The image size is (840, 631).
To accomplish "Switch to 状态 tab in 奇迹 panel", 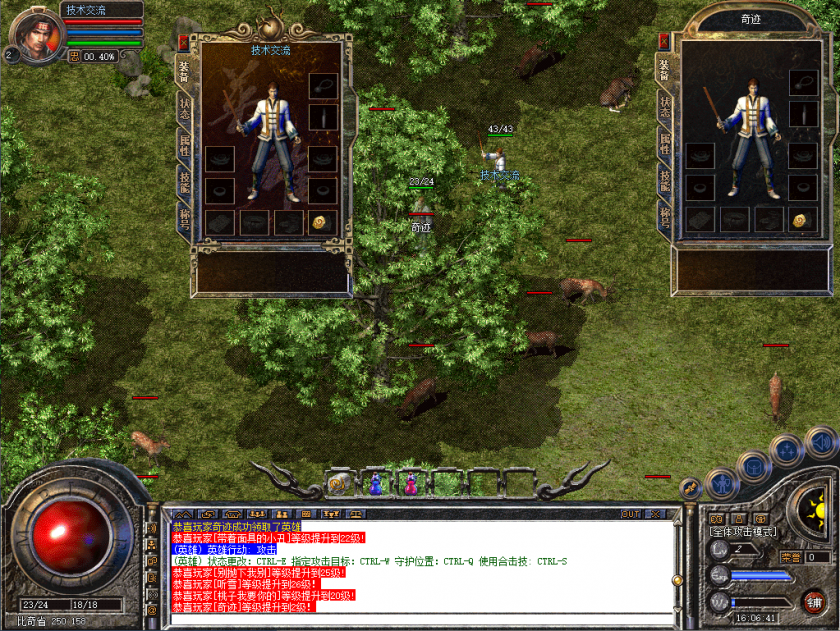I will 664,108.
